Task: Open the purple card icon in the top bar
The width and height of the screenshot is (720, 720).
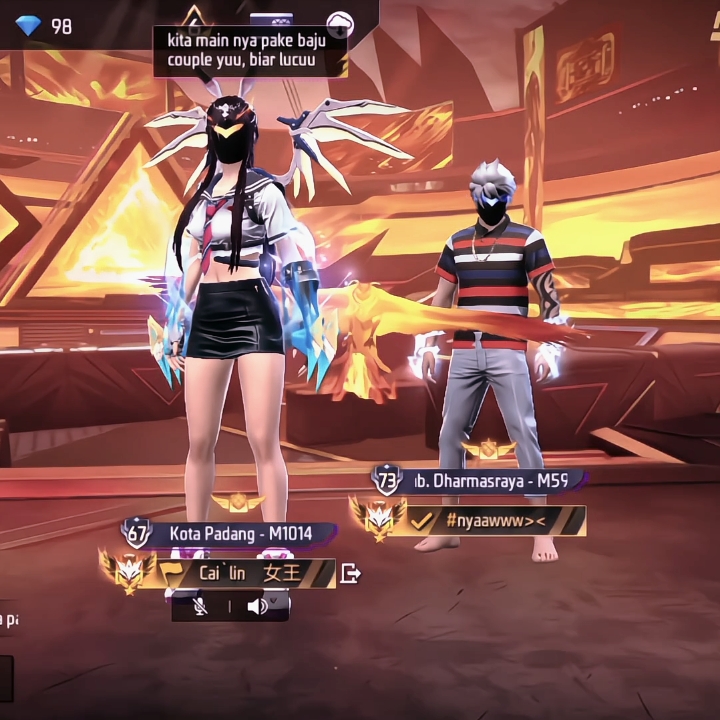Action: (270, 18)
